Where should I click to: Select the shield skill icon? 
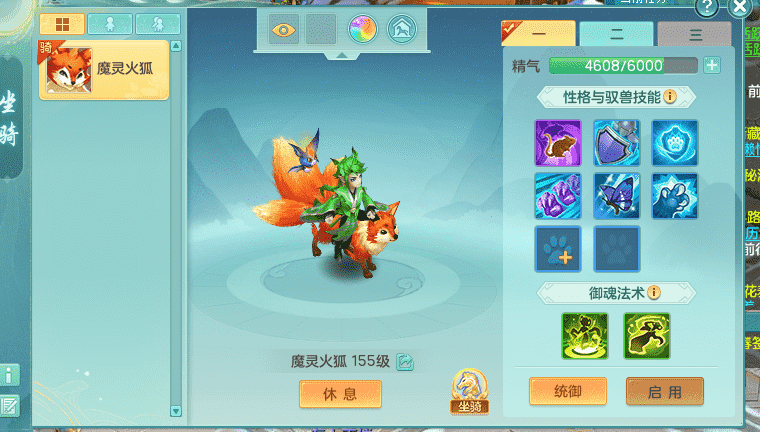pos(616,143)
